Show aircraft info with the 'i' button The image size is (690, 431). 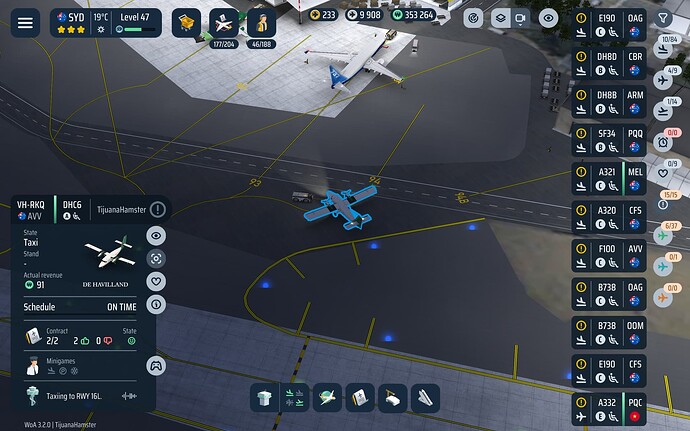(156, 303)
